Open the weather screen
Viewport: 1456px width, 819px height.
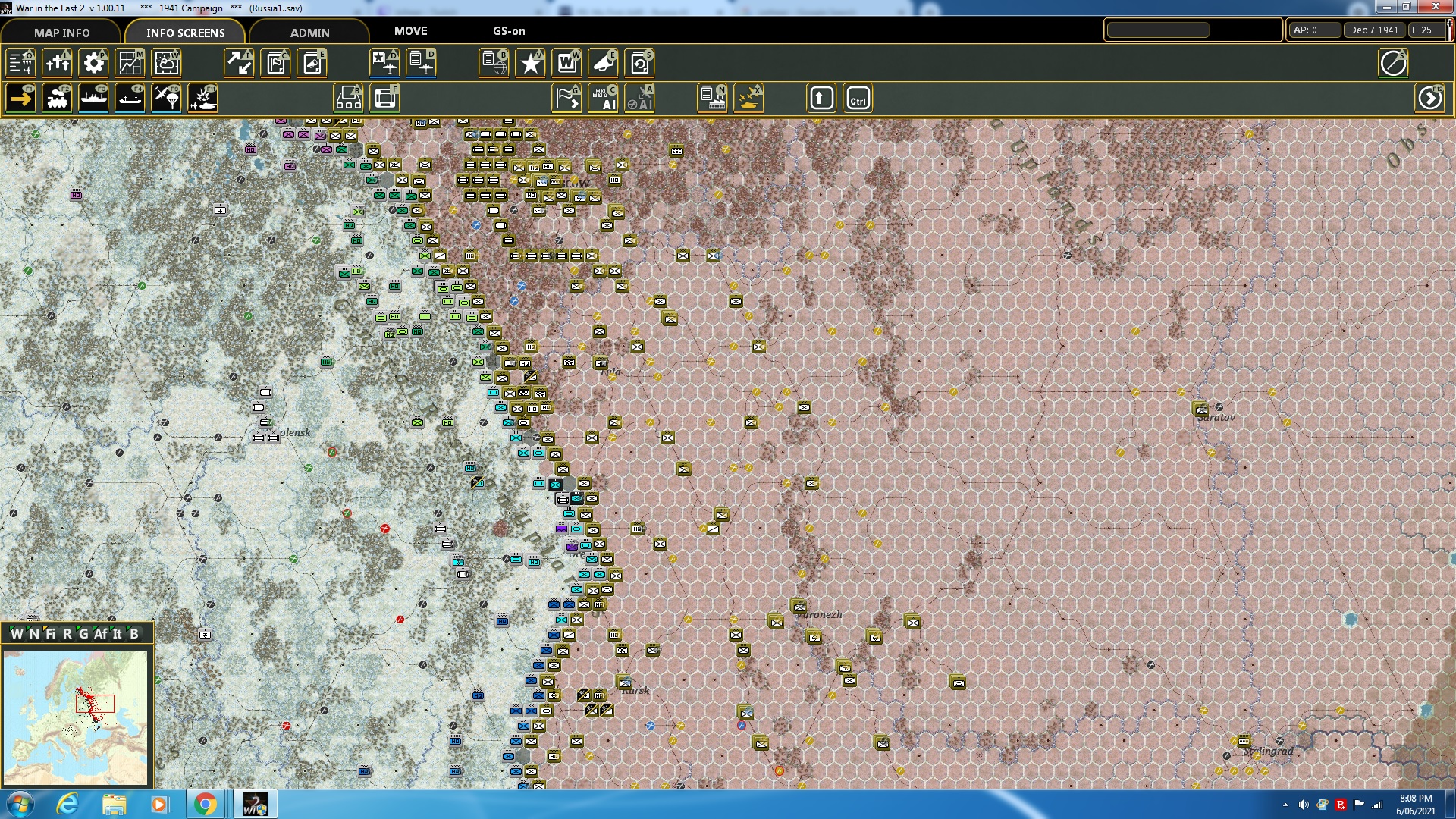166,63
